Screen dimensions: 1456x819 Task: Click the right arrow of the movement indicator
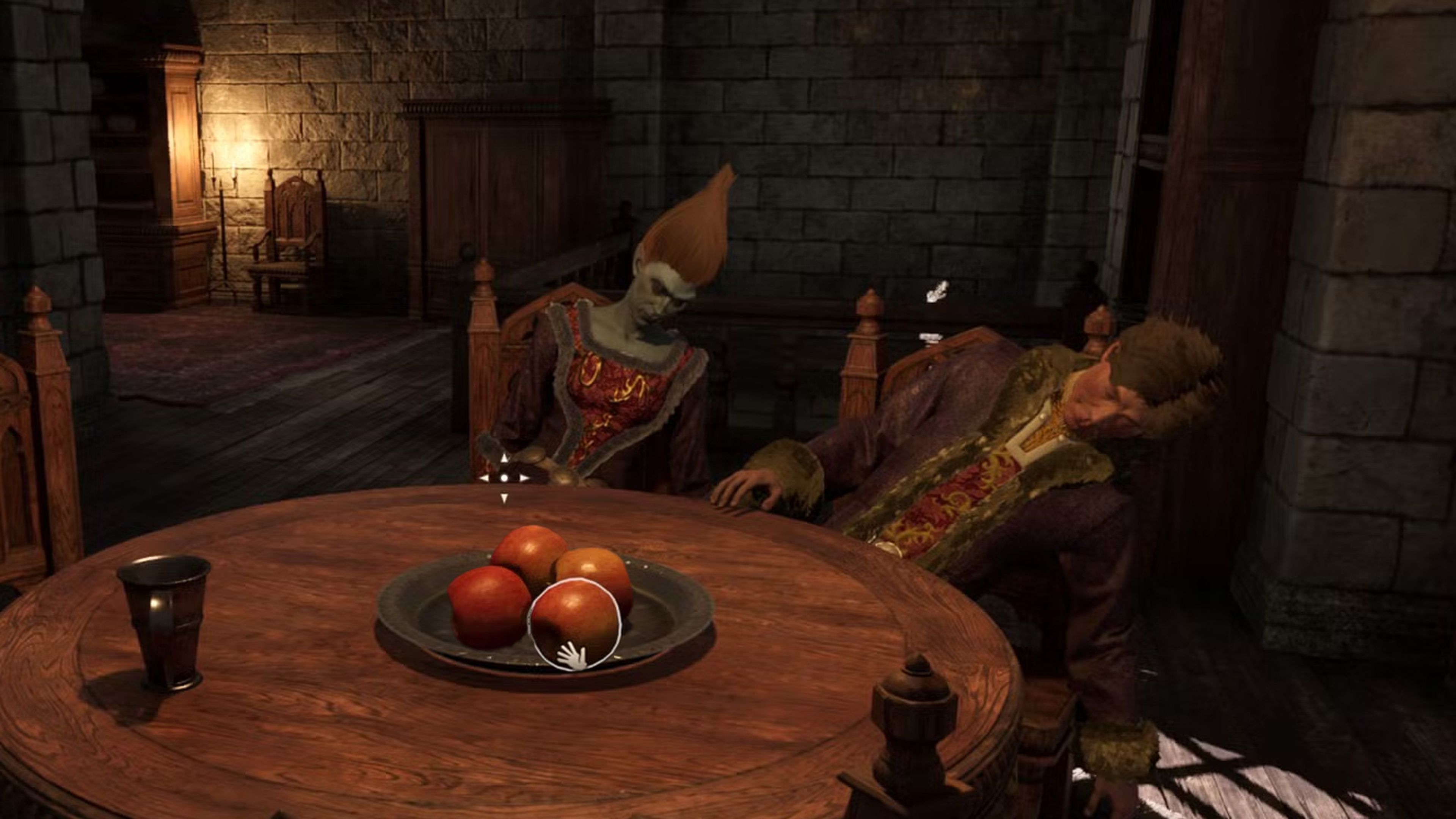coord(524,479)
